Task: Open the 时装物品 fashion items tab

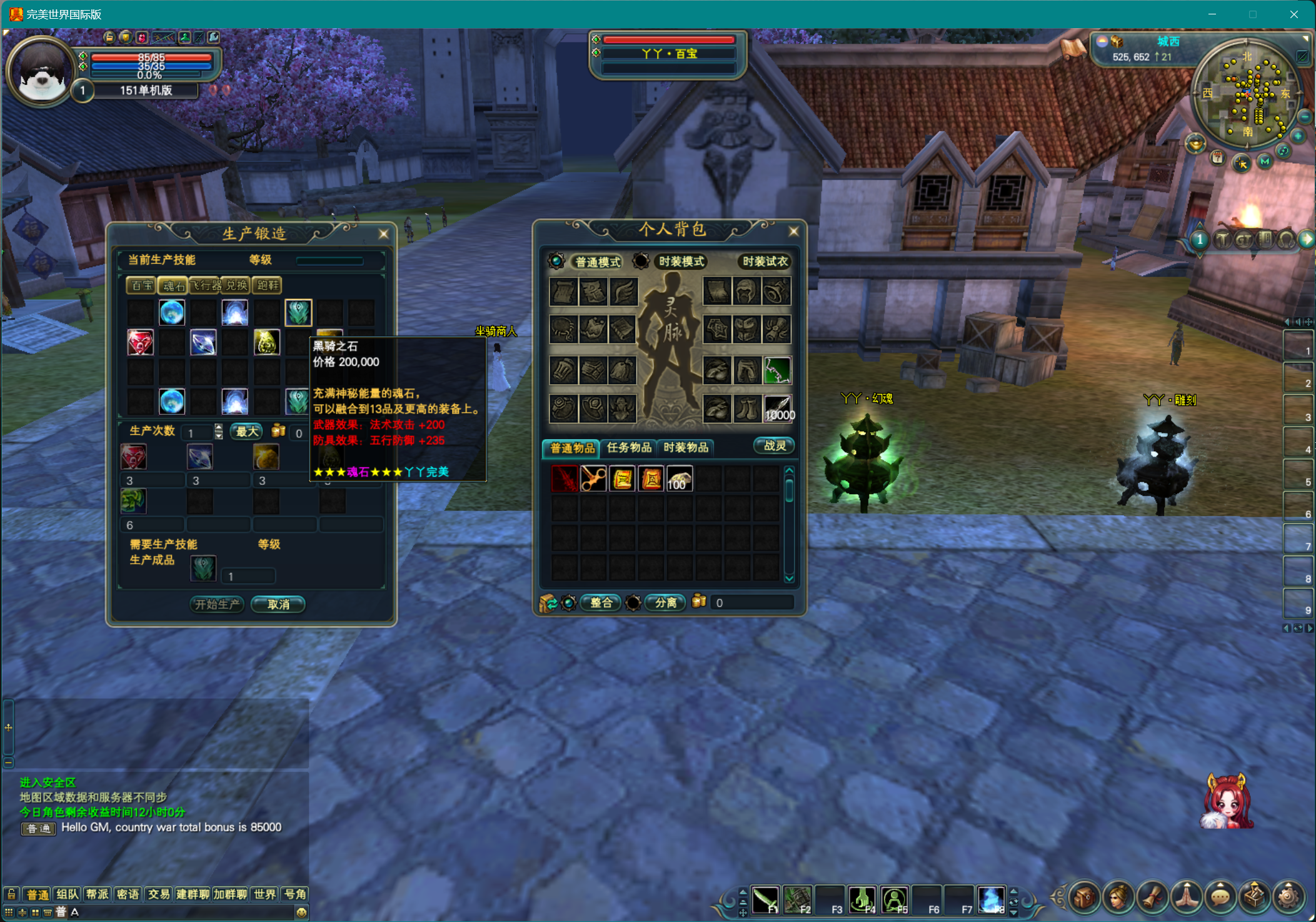Action: click(x=686, y=448)
